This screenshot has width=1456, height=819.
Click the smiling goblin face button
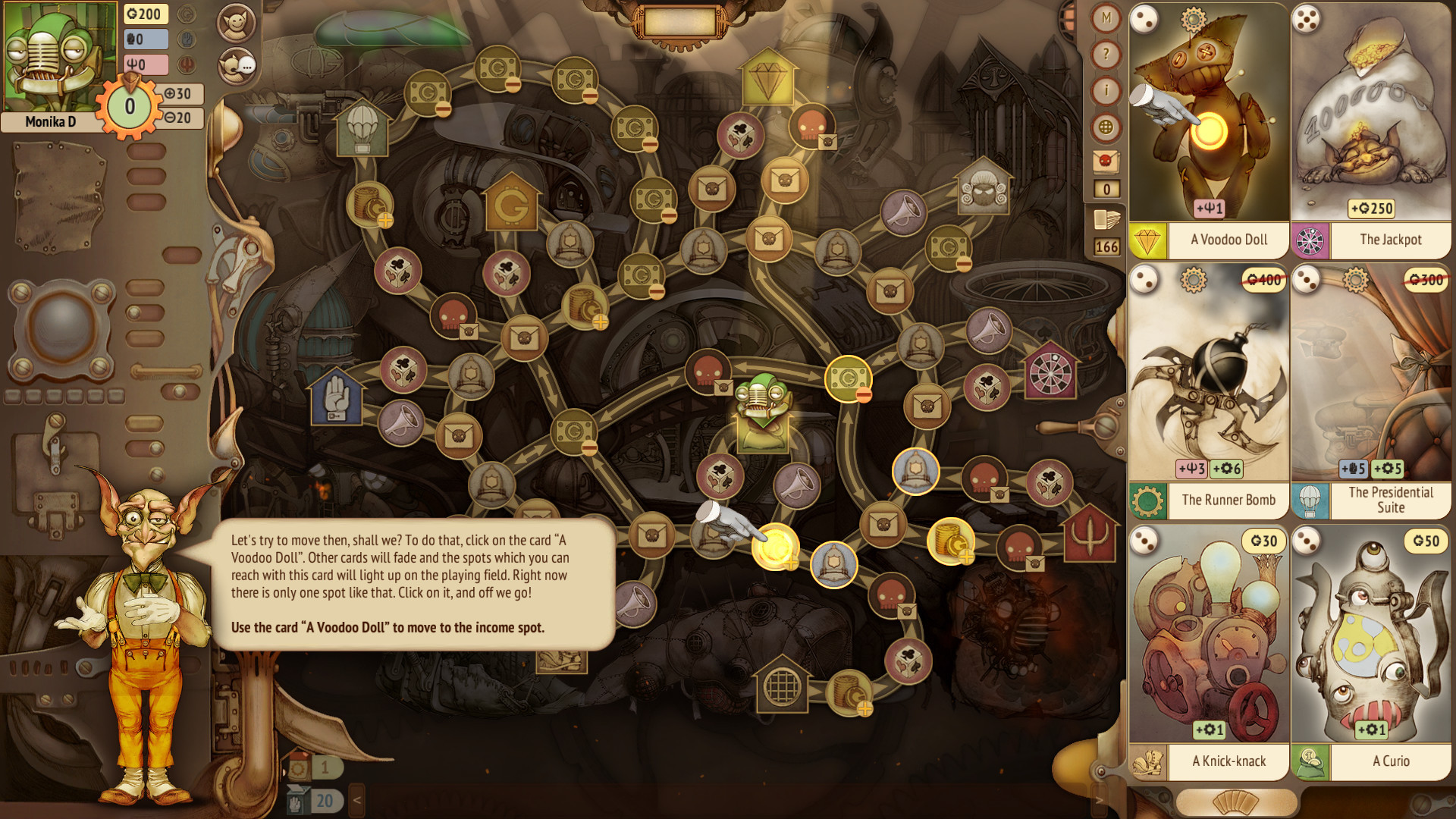(236, 23)
